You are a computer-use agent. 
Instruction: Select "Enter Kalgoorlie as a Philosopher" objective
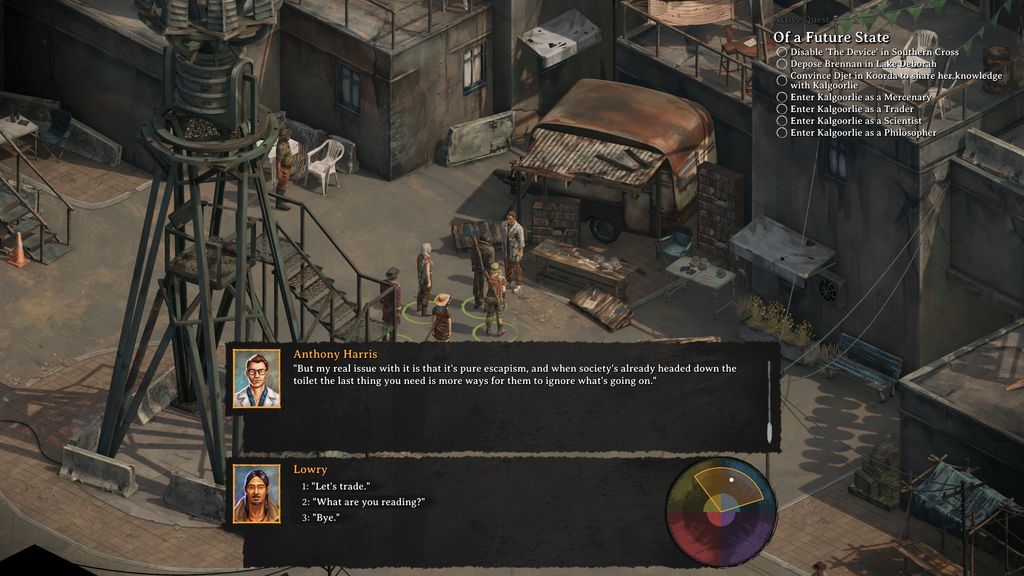pyautogui.click(x=863, y=133)
